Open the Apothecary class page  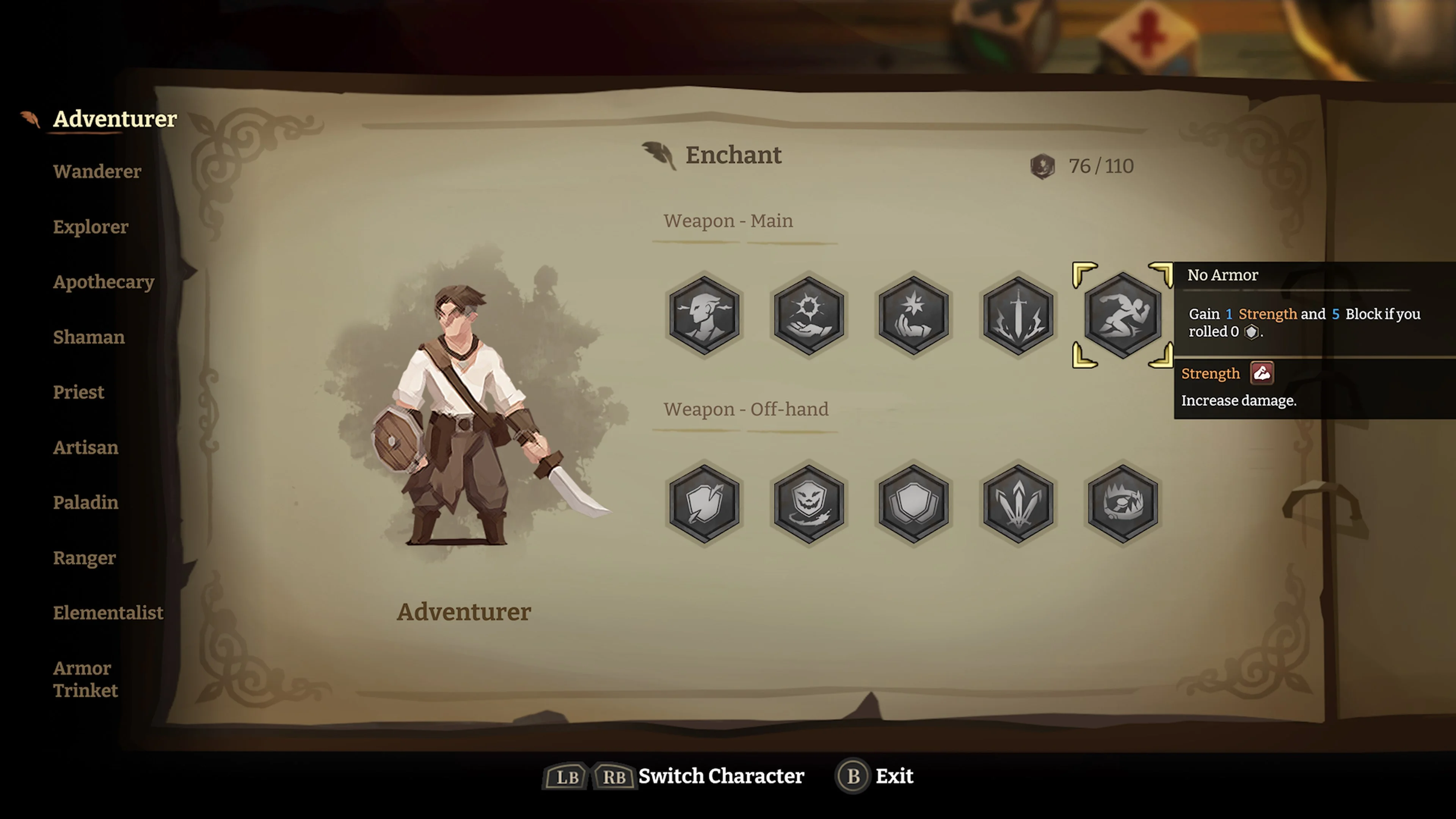click(x=104, y=281)
